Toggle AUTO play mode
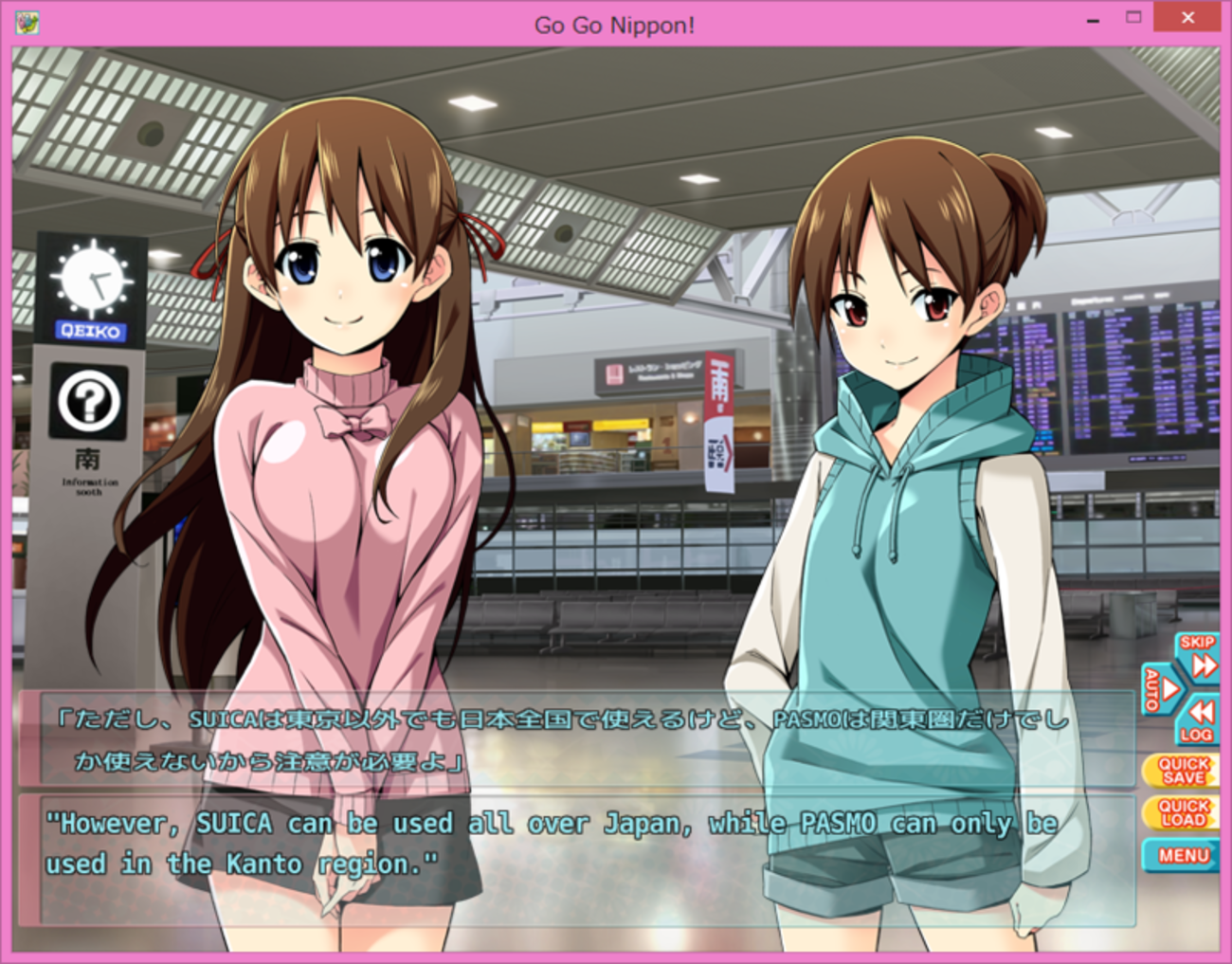This screenshot has height=964, width=1232. pyautogui.click(x=1160, y=689)
